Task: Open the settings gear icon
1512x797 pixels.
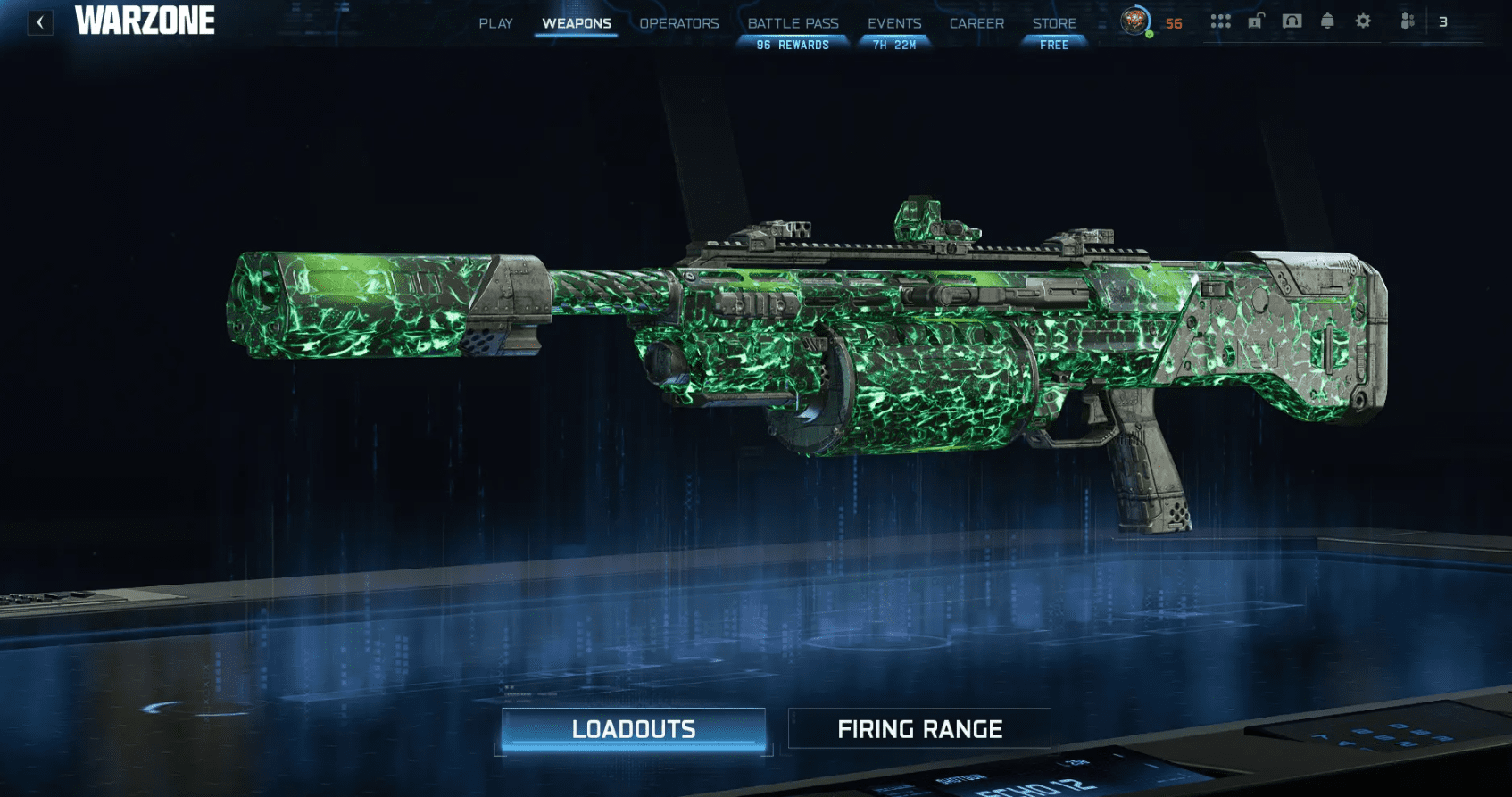Action: (x=1363, y=21)
